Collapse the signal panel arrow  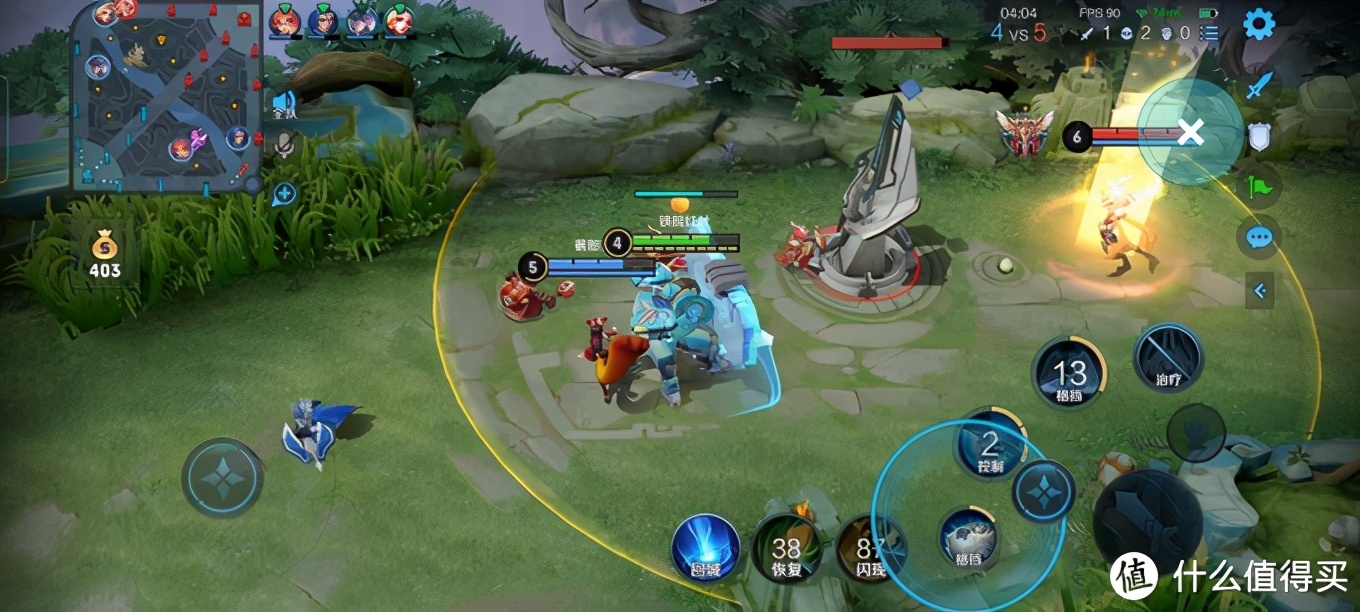click(x=1259, y=291)
